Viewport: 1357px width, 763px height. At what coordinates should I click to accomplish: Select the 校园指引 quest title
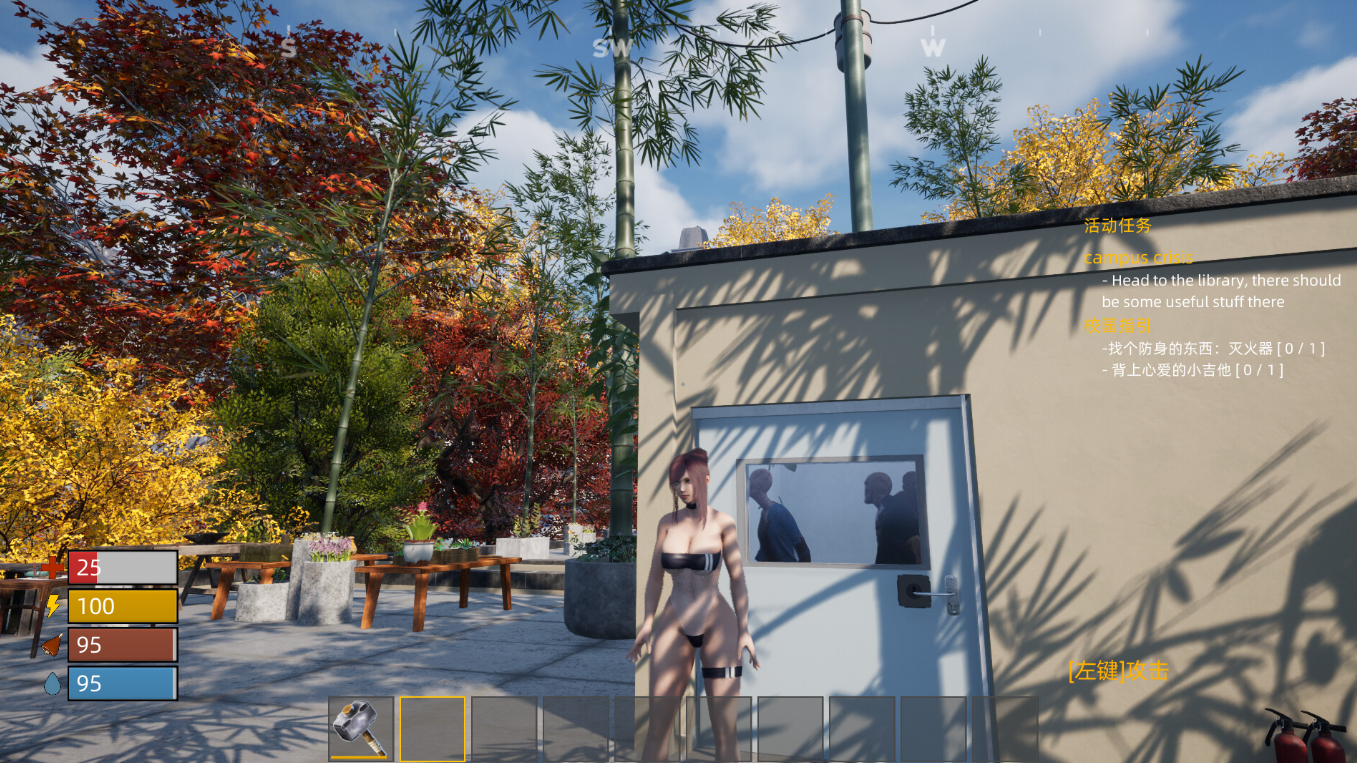pyautogui.click(x=1118, y=325)
